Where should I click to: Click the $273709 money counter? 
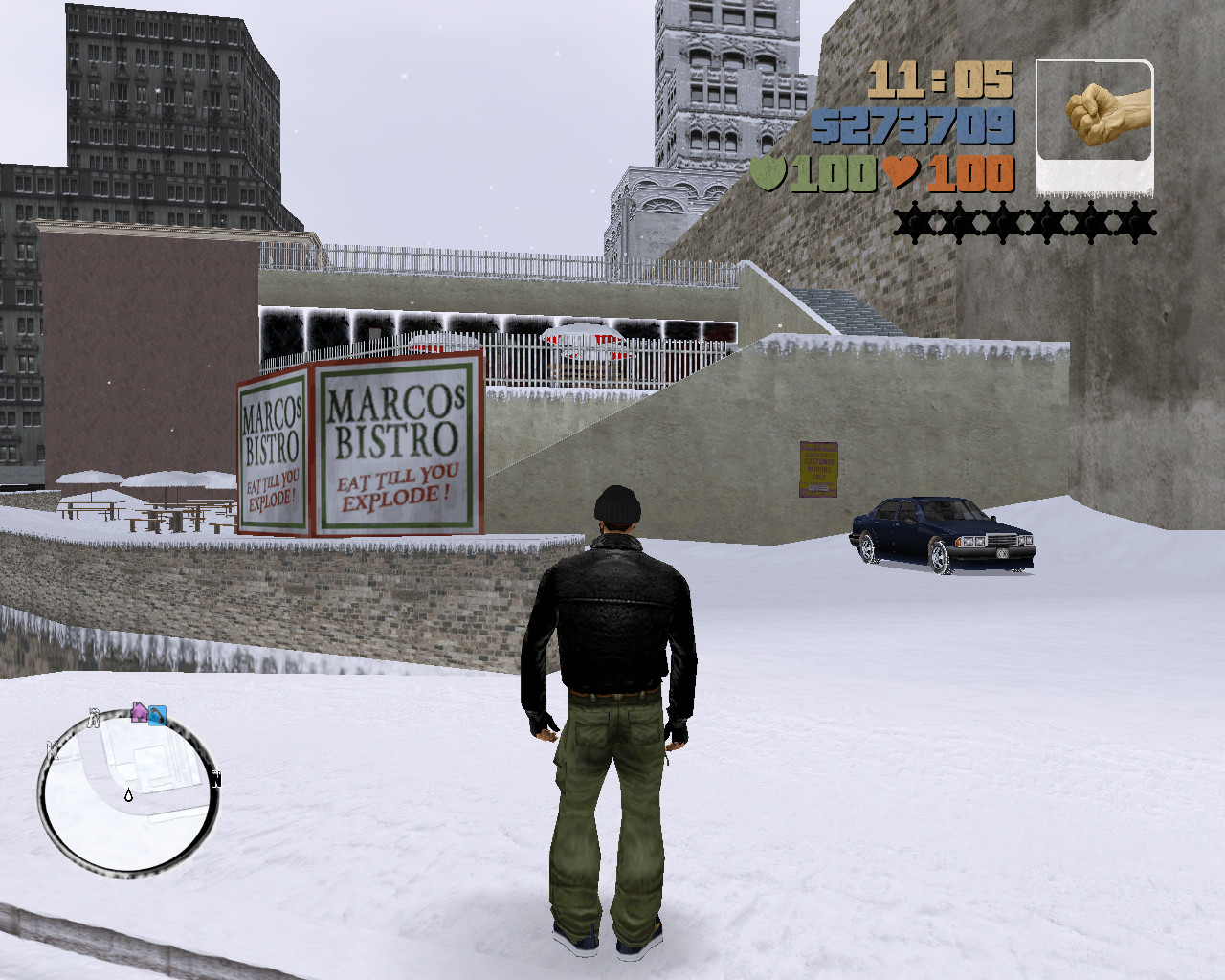[914, 124]
